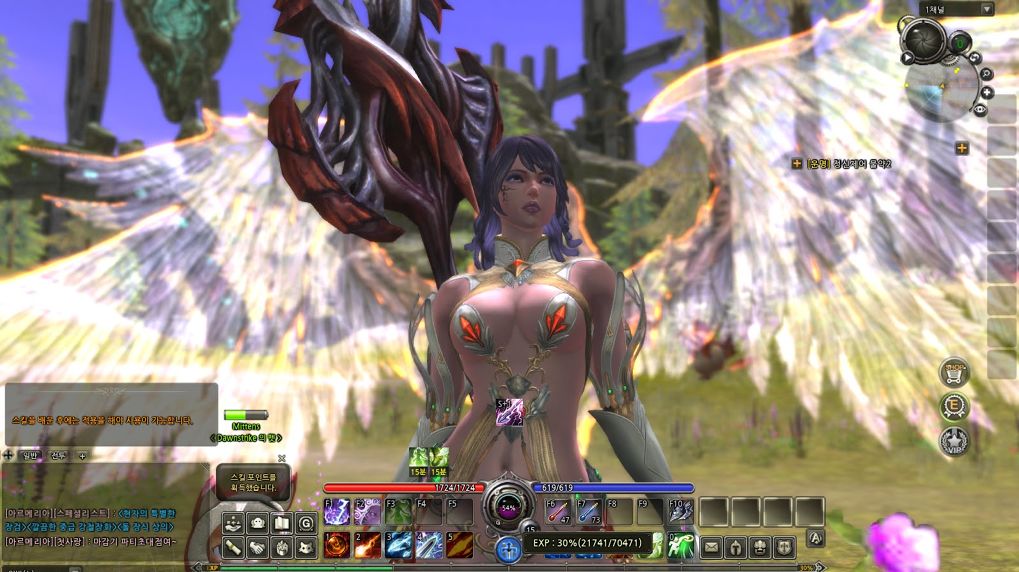Use the blue potion in slot F7
Image resolution: width=1019 pixels, height=572 pixels.
[x=588, y=512]
